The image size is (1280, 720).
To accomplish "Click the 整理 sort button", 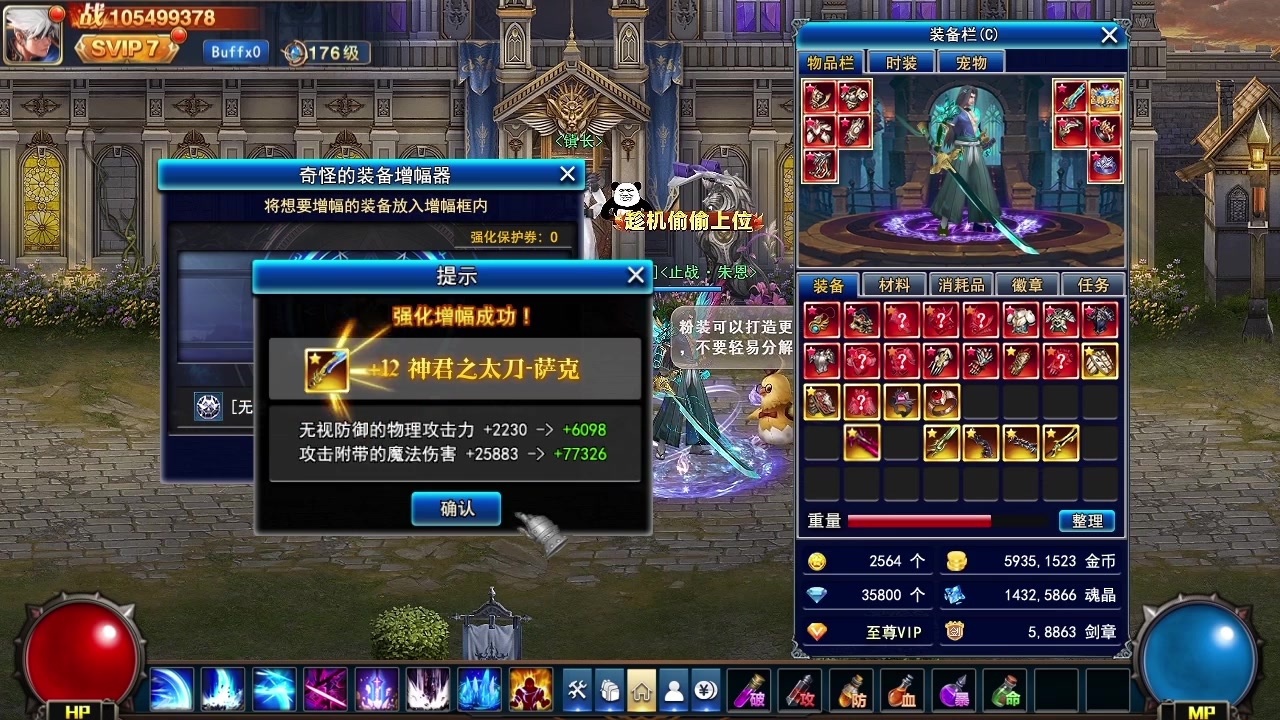I will point(1087,521).
